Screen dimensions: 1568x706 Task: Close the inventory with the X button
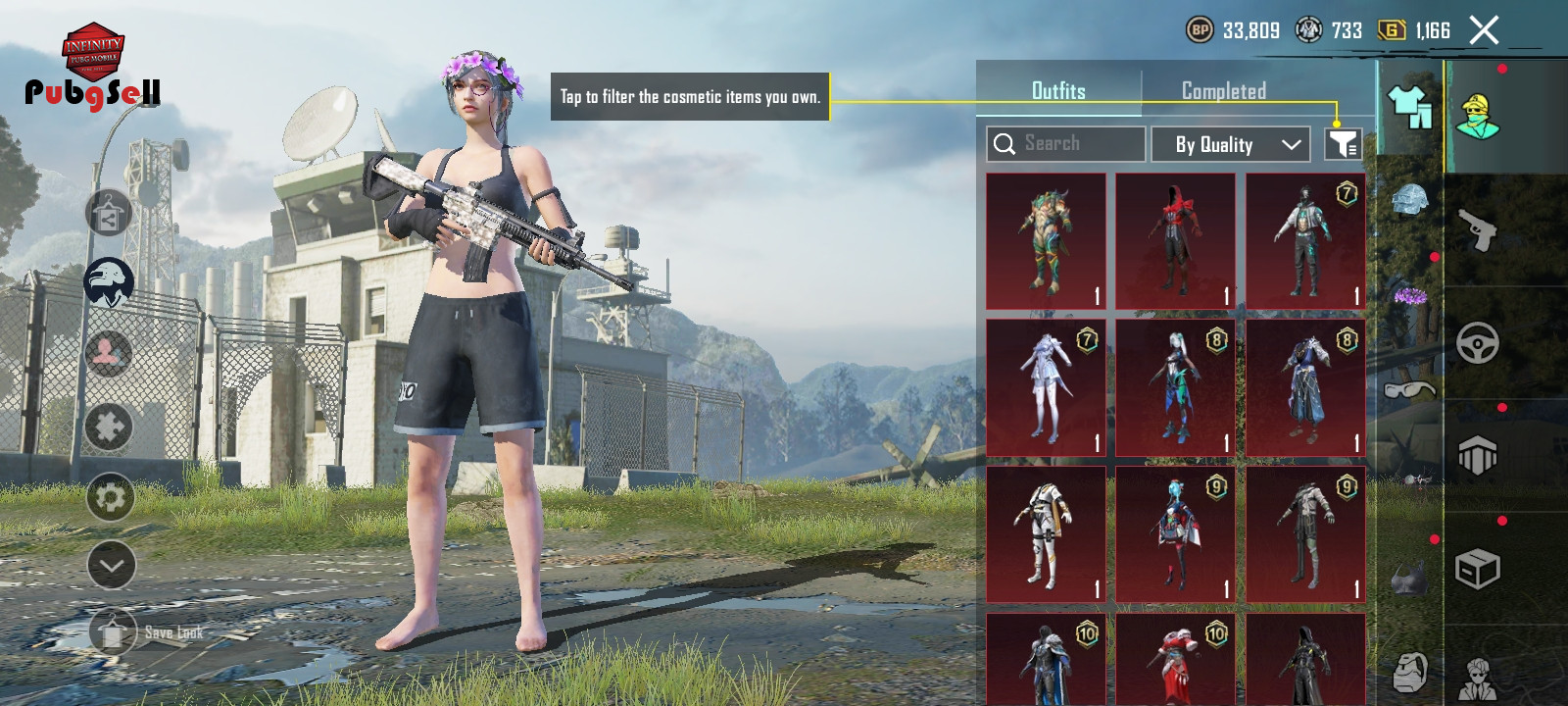(x=1484, y=31)
